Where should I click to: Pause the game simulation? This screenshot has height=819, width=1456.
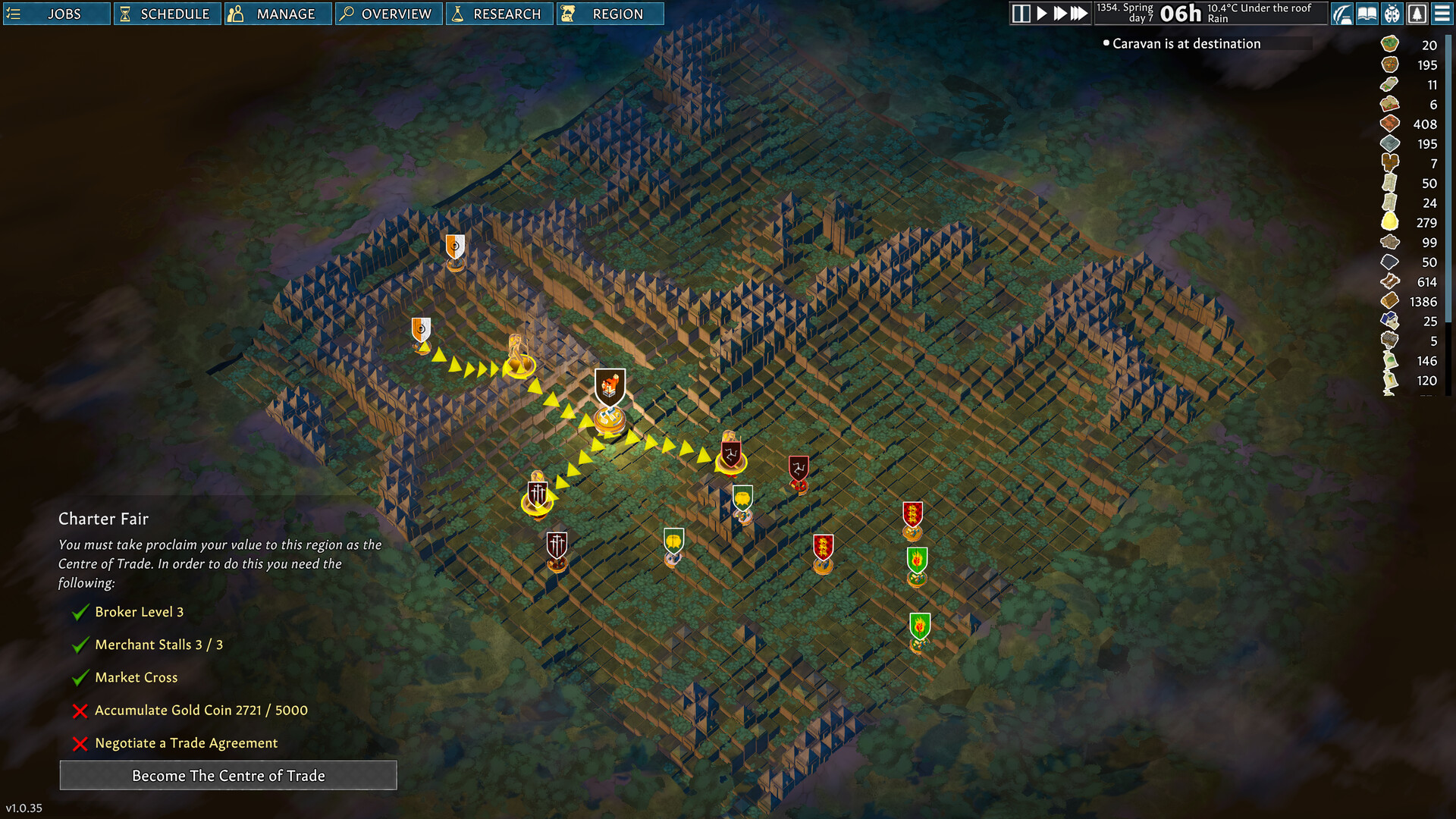point(1020,13)
